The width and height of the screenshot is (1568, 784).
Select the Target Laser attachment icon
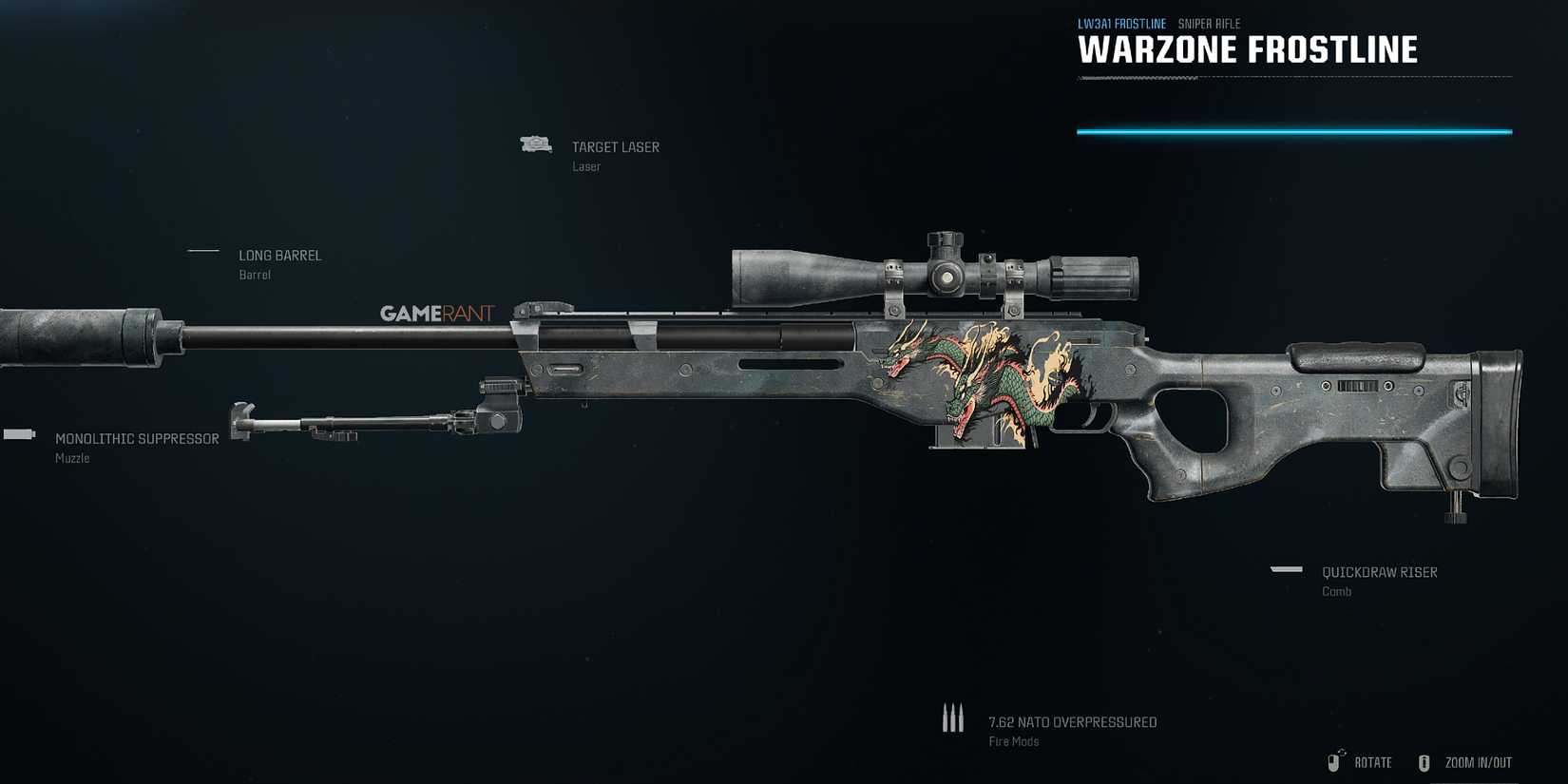click(x=536, y=143)
